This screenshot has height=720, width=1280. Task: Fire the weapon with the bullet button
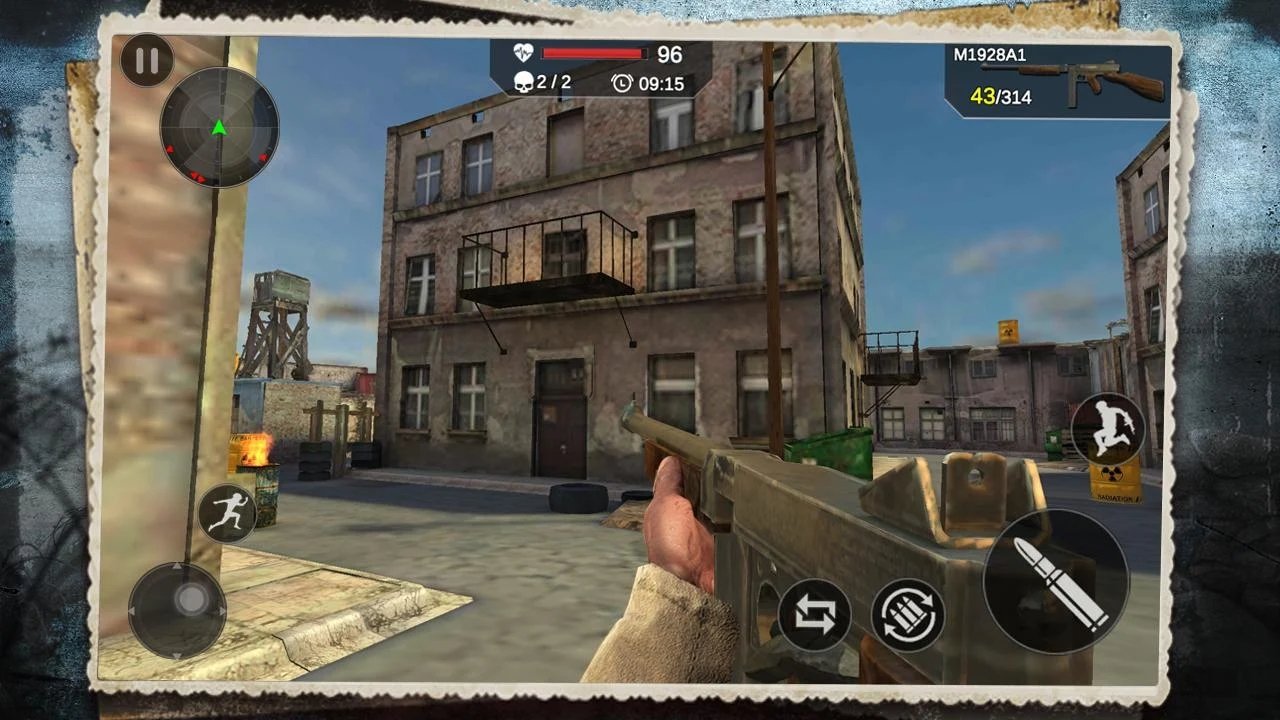[x=1056, y=582]
